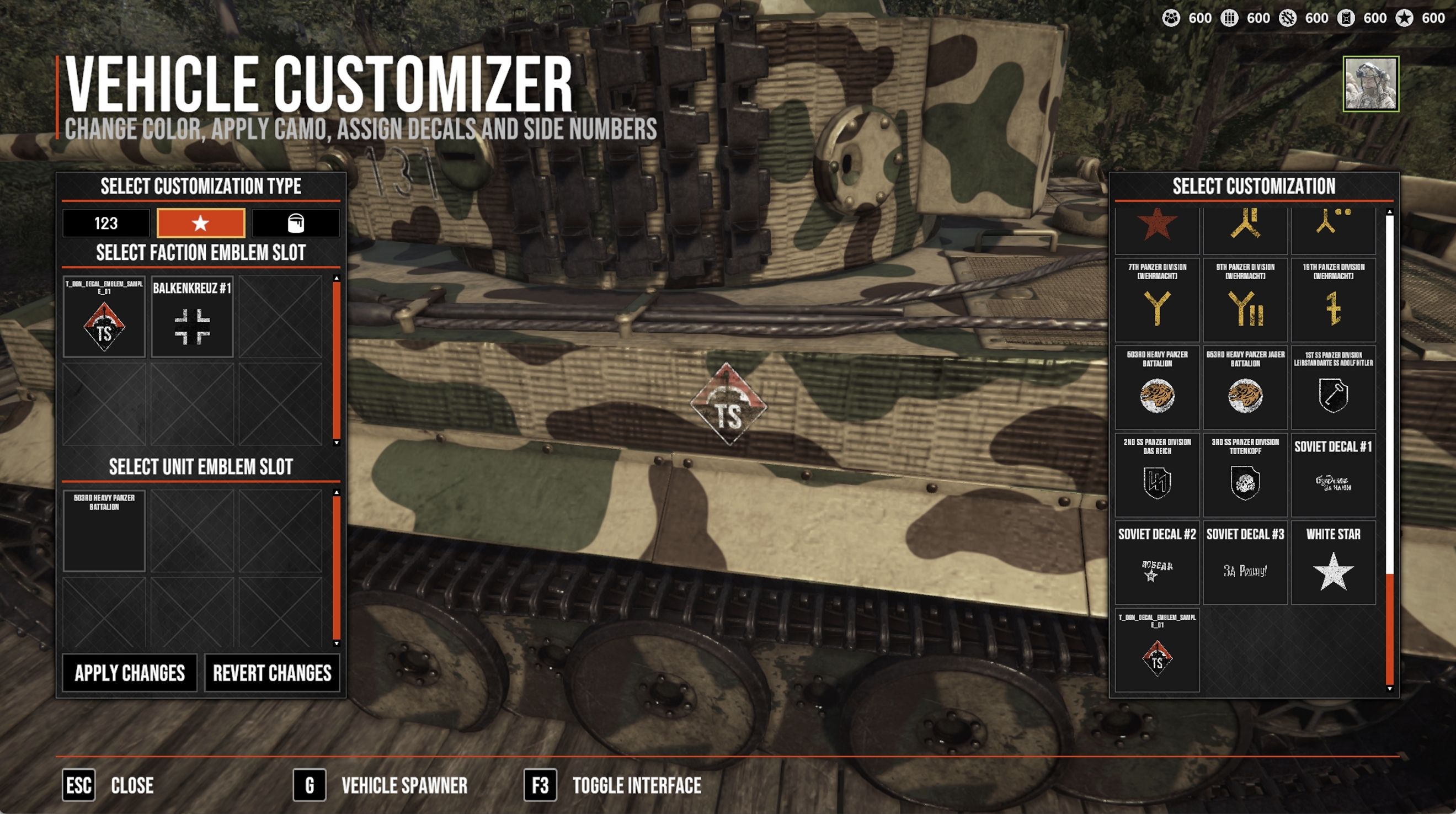The image size is (1456, 814).
Task: Select the 19th Panzer Division decal
Action: (x=1334, y=300)
